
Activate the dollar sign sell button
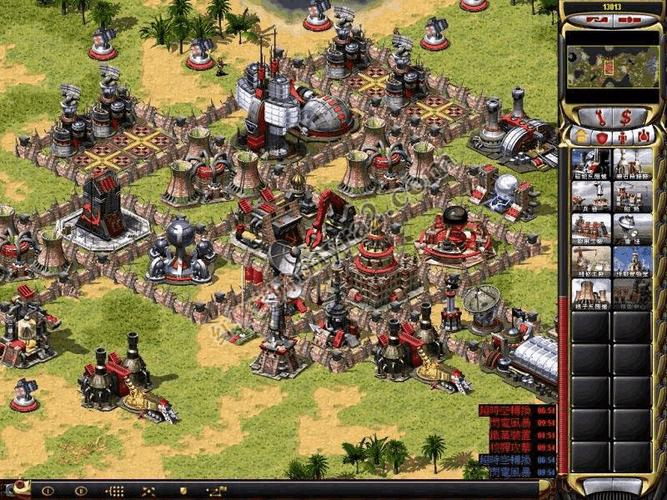626,116
